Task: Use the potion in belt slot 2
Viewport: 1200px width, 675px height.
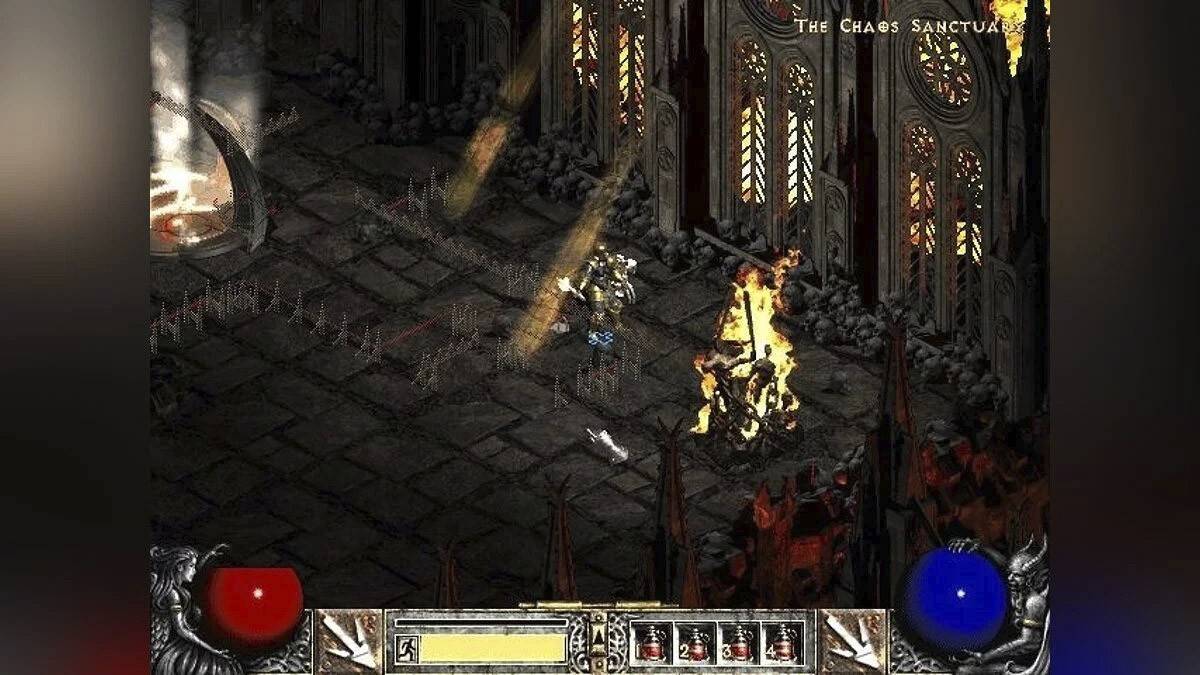Action: pyautogui.click(x=693, y=642)
